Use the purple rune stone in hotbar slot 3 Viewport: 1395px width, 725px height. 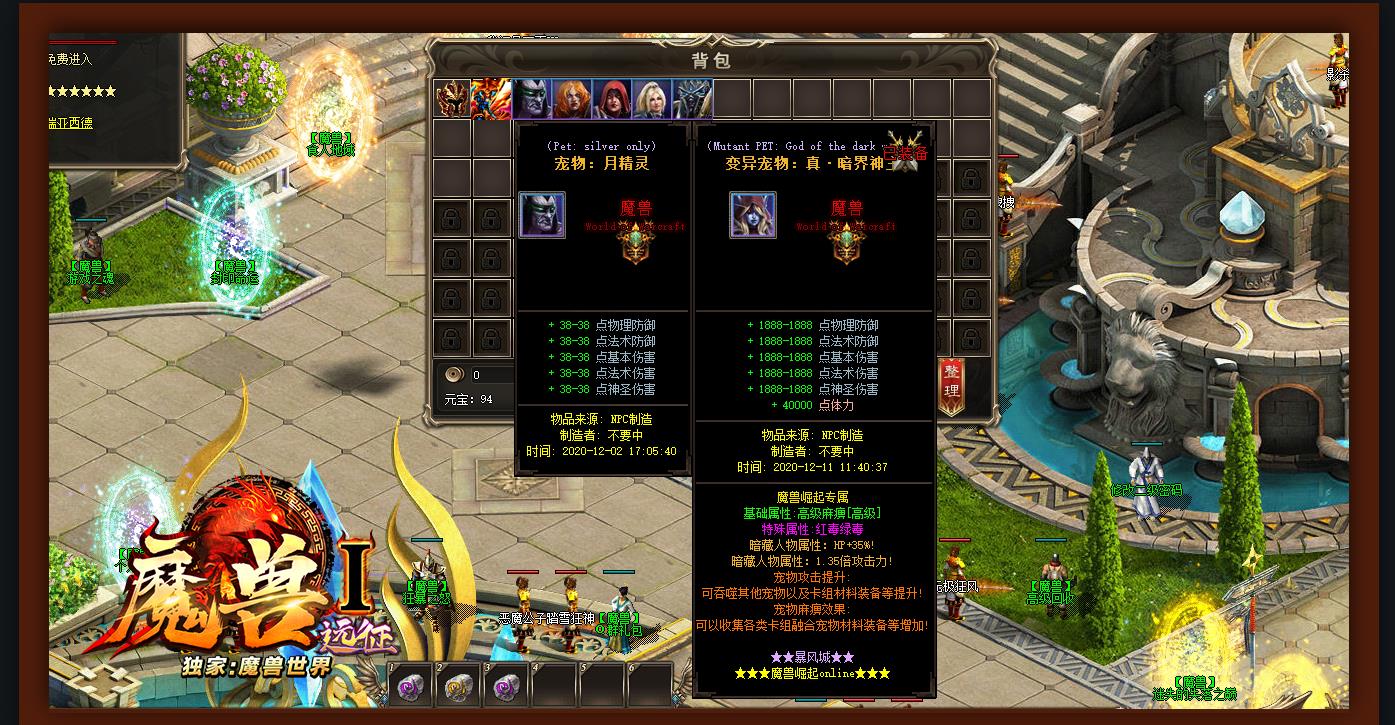506,686
